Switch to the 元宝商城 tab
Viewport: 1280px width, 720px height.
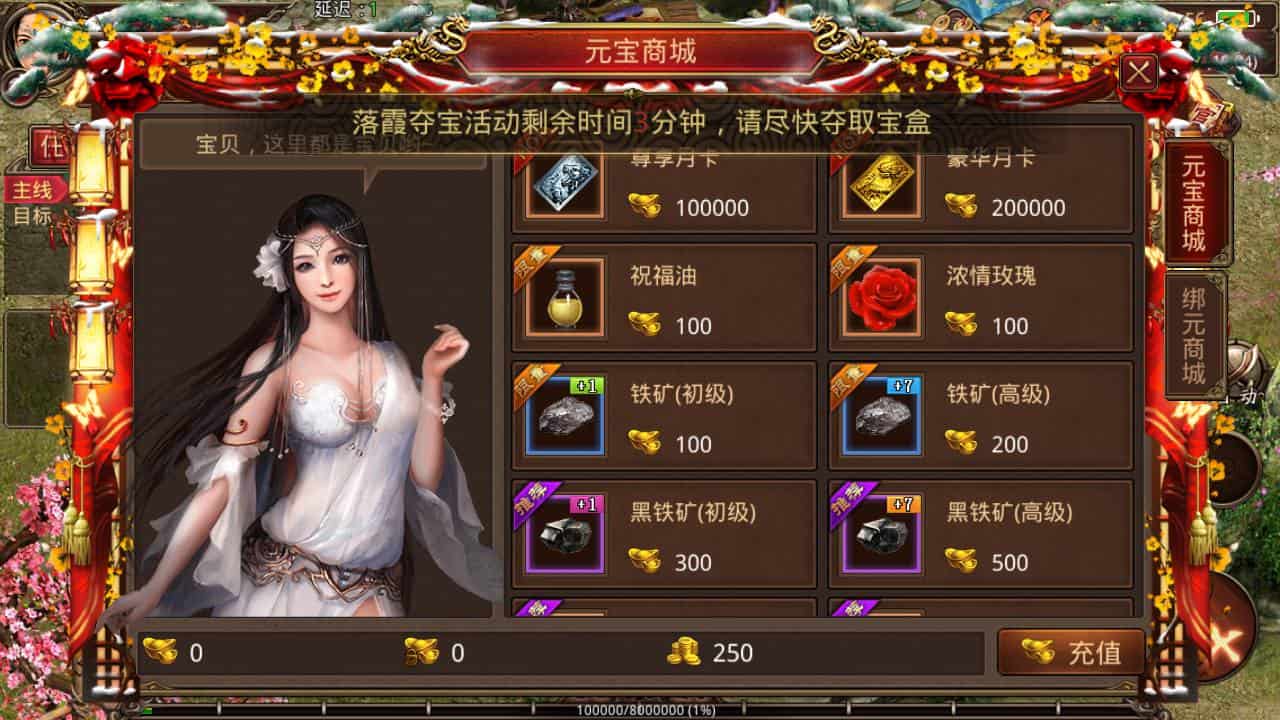(x=1195, y=203)
